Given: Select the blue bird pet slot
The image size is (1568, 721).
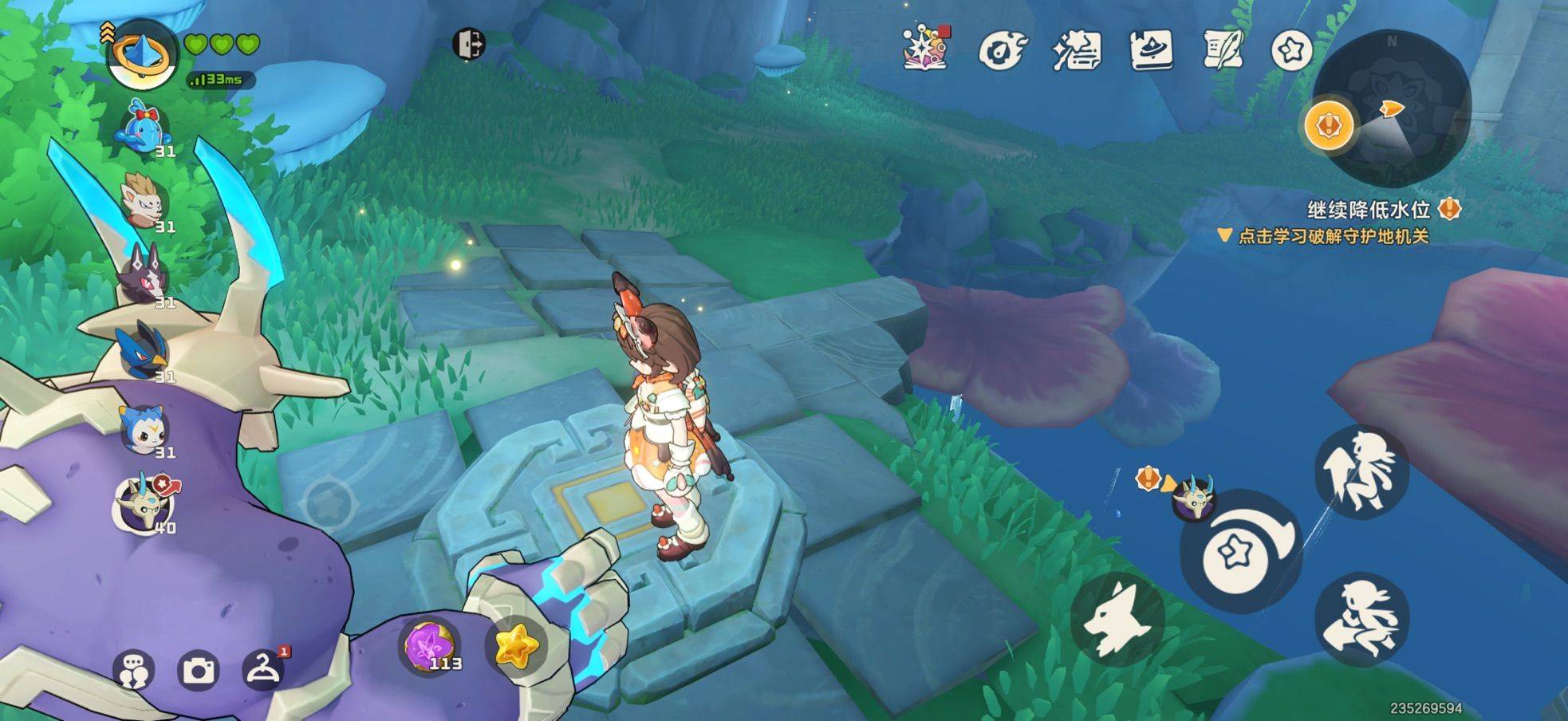Looking at the screenshot, I should point(144,350).
